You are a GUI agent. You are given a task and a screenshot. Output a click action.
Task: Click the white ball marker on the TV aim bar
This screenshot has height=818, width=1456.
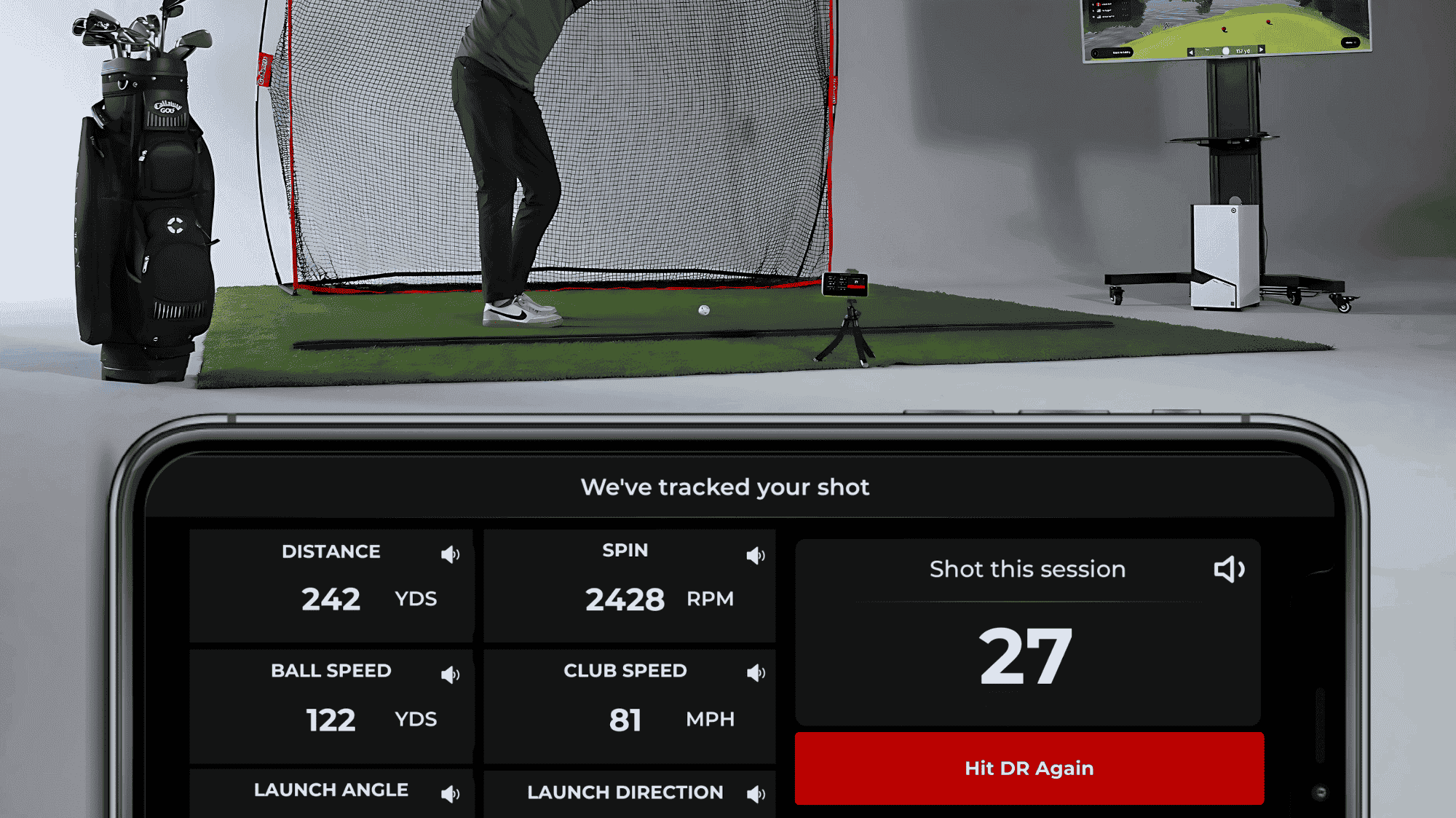click(1226, 50)
